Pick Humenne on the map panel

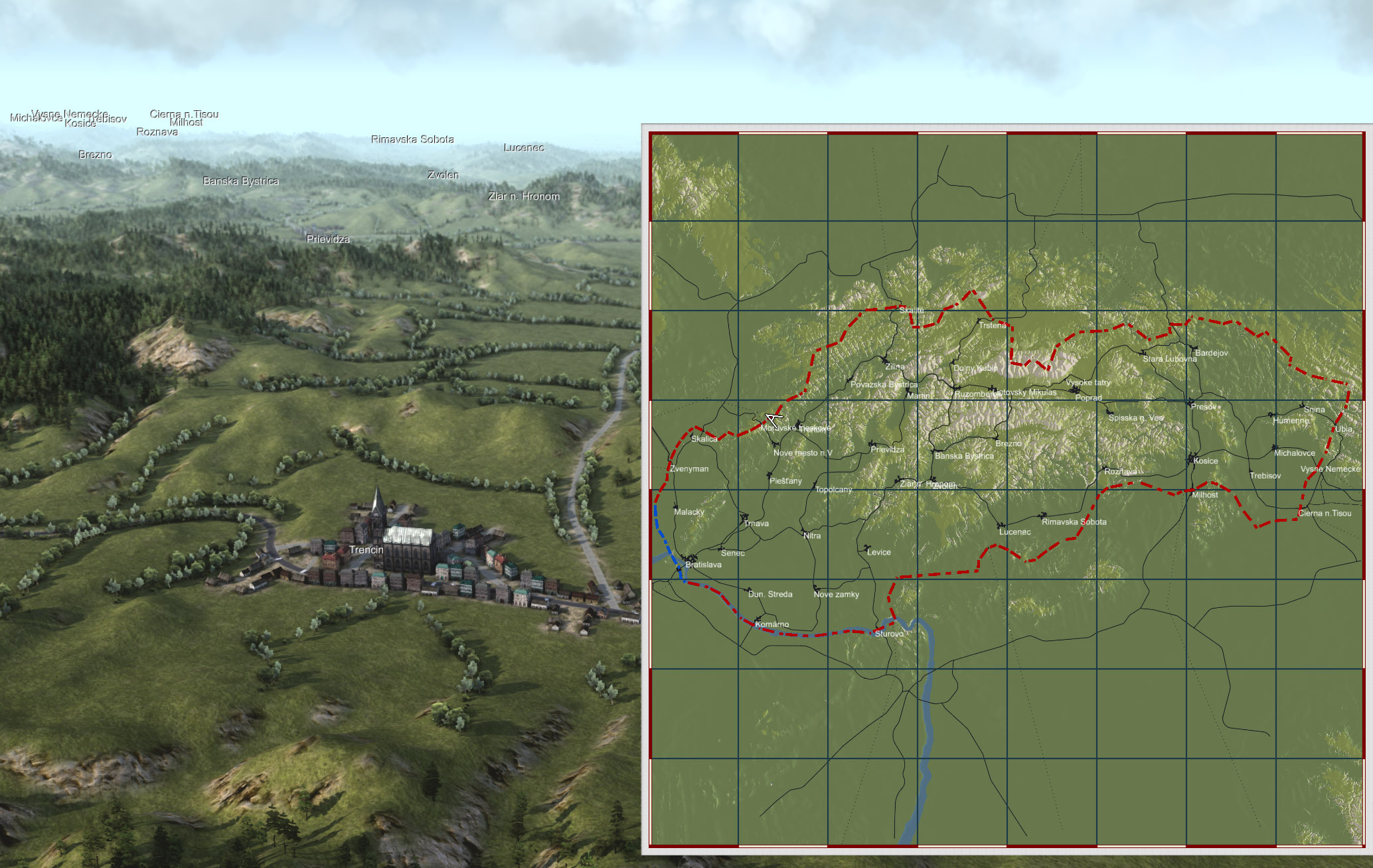pyautogui.click(x=1290, y=421)
